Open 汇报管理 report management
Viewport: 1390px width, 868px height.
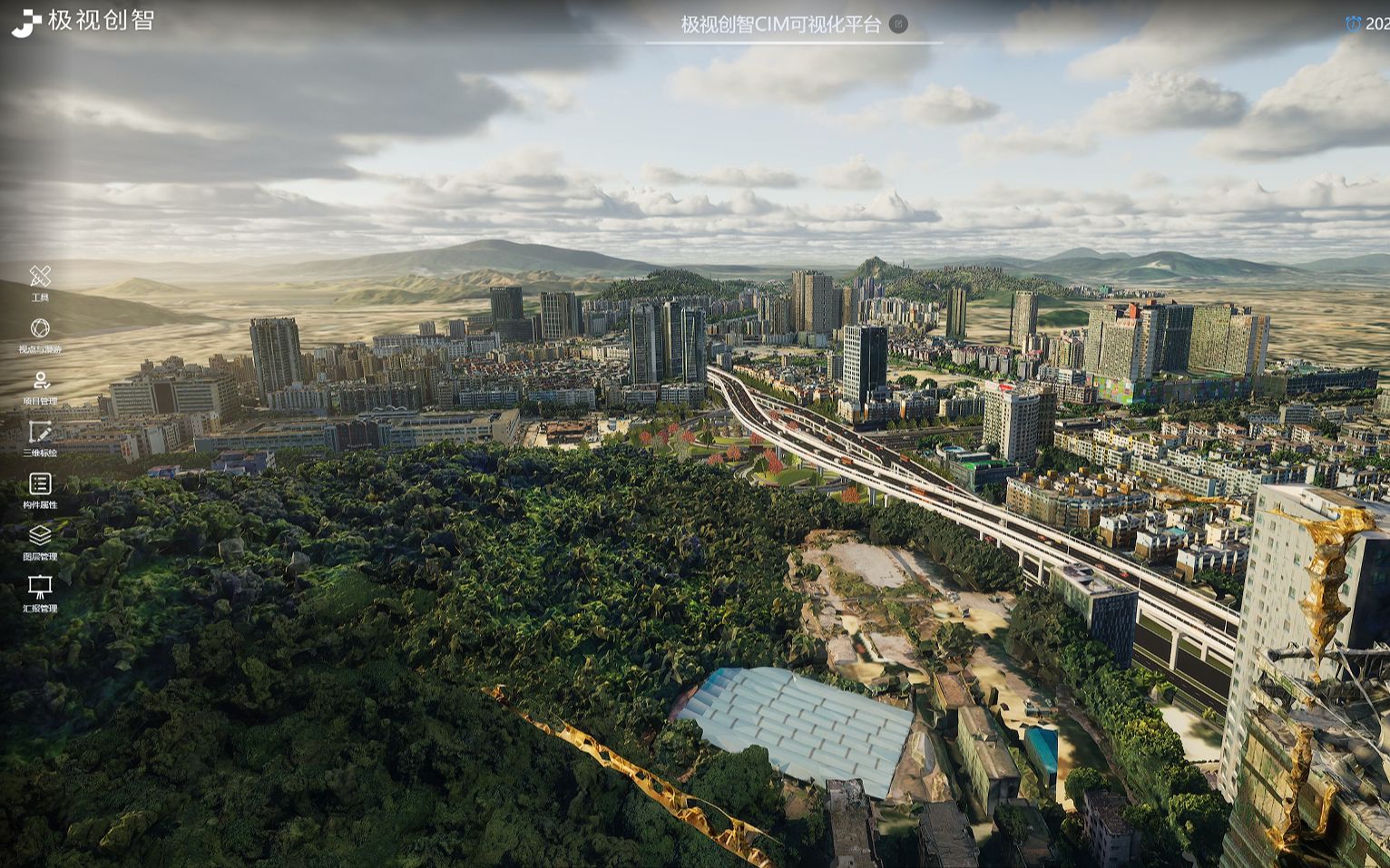(40, 588)
